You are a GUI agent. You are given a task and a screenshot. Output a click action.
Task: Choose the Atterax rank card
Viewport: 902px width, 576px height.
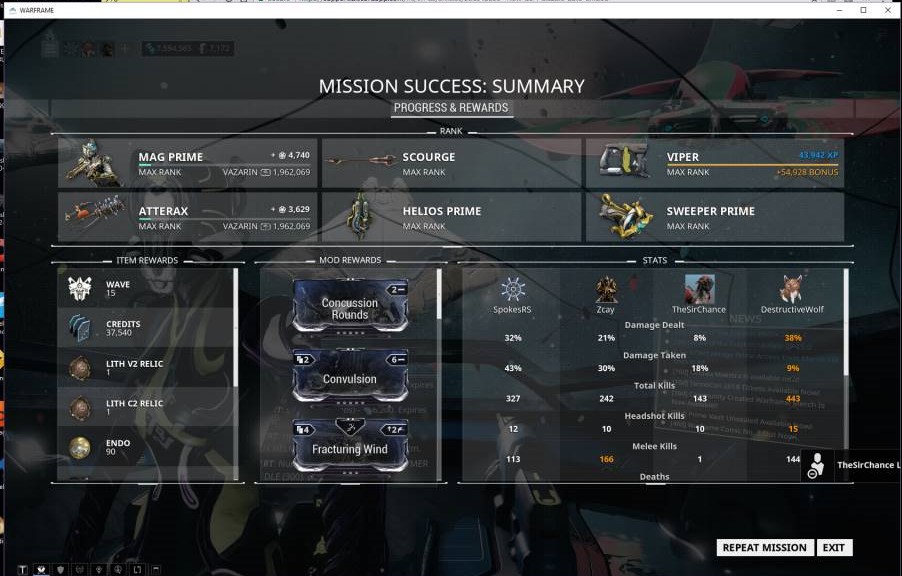[x=188, y=217]
